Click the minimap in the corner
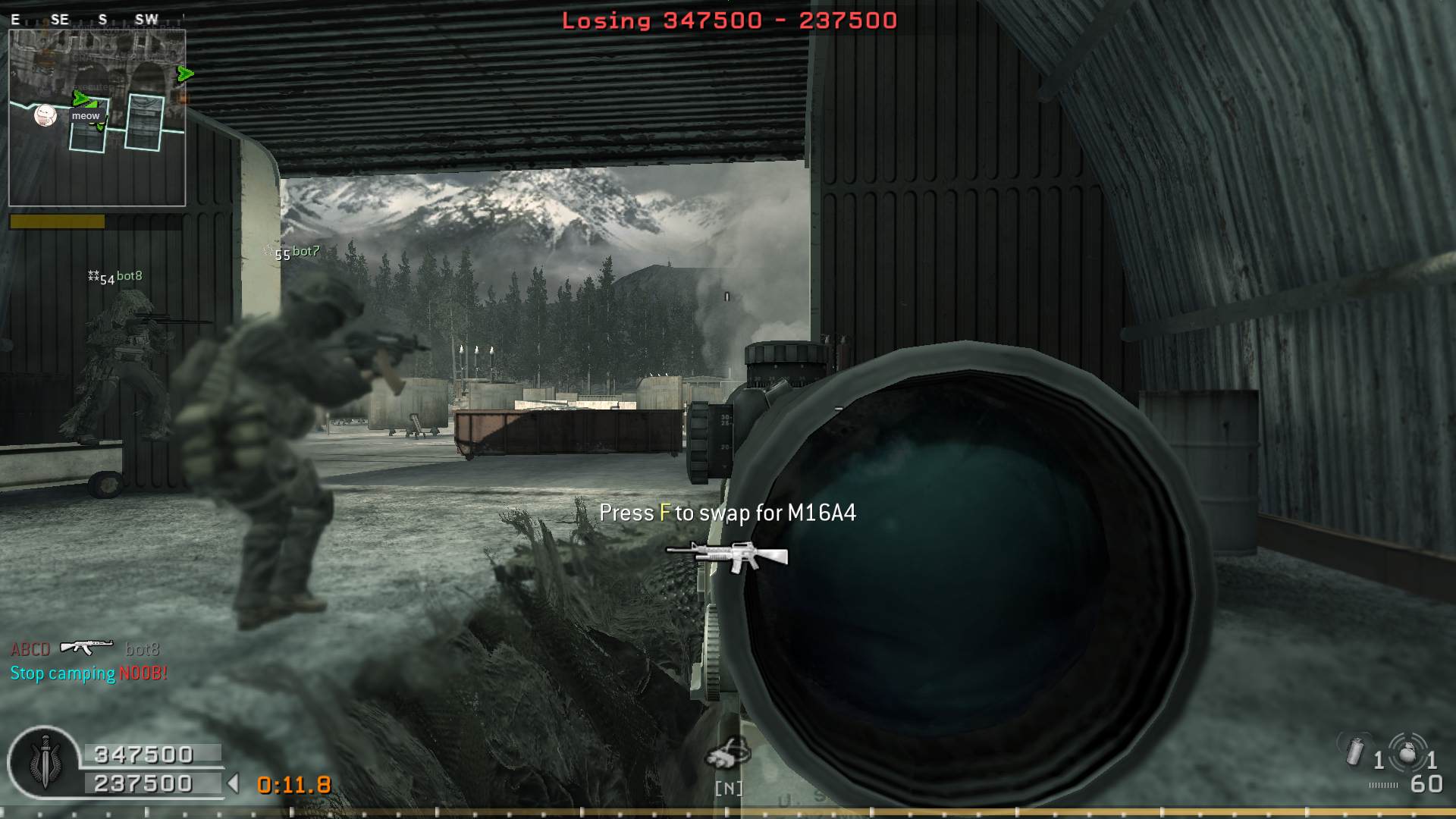The height and width of the screenshot is (819, 1456). click(x=97, y=118)
